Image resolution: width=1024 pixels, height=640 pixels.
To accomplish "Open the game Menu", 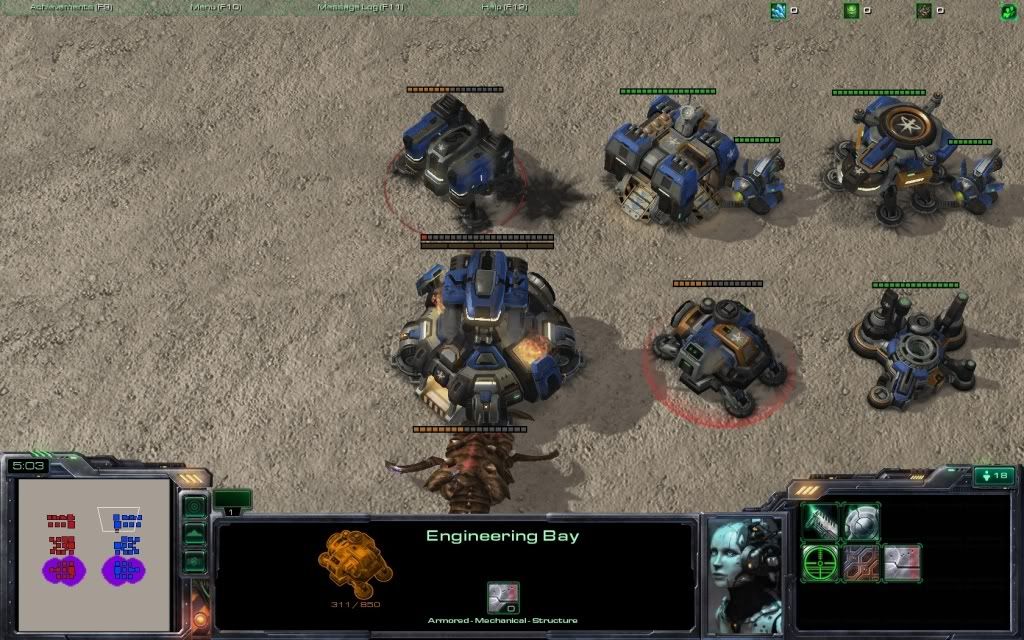I will 215,7.
